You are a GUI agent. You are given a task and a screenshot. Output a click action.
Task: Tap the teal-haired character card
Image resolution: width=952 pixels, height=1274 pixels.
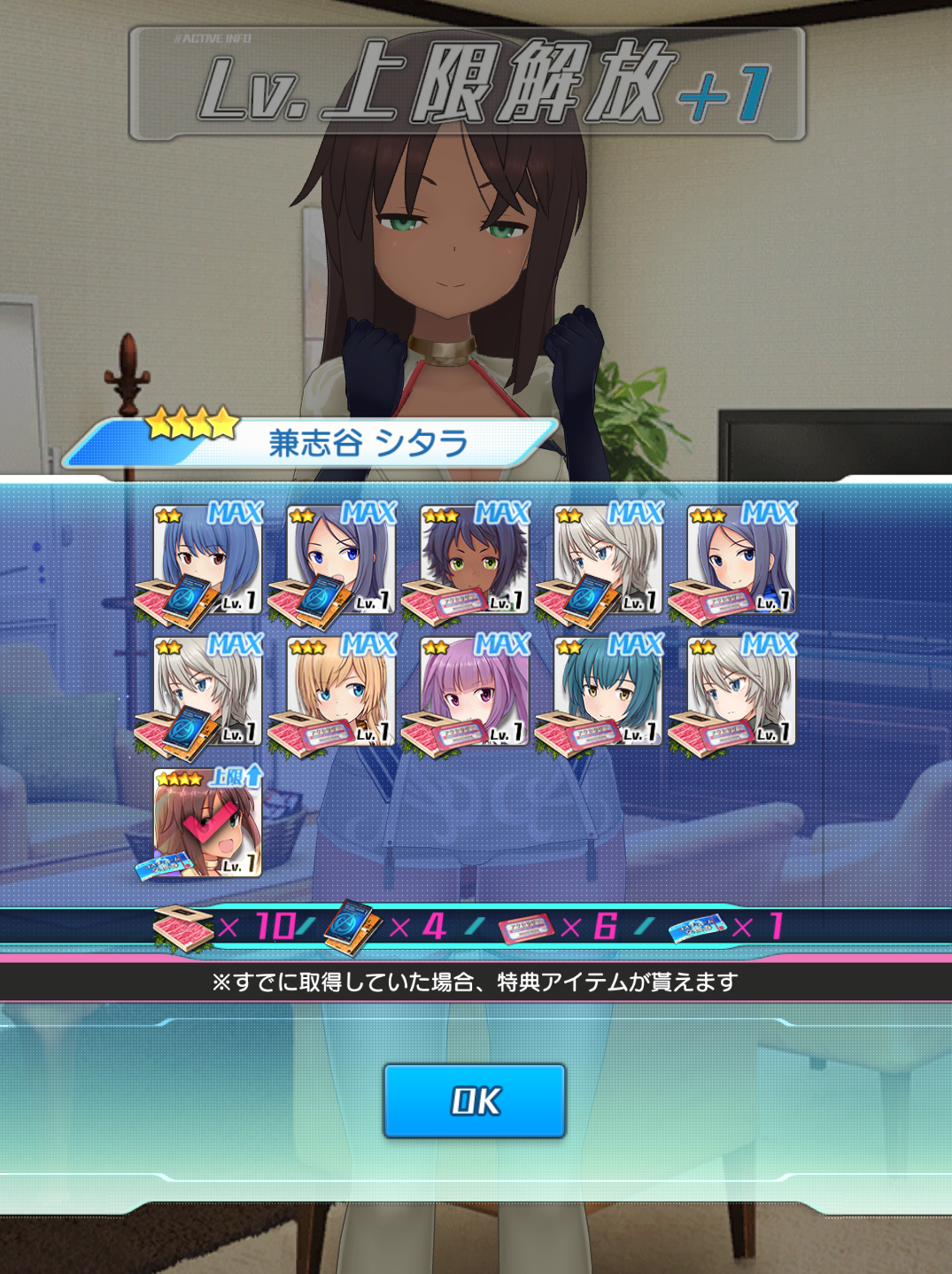(608, 690)
